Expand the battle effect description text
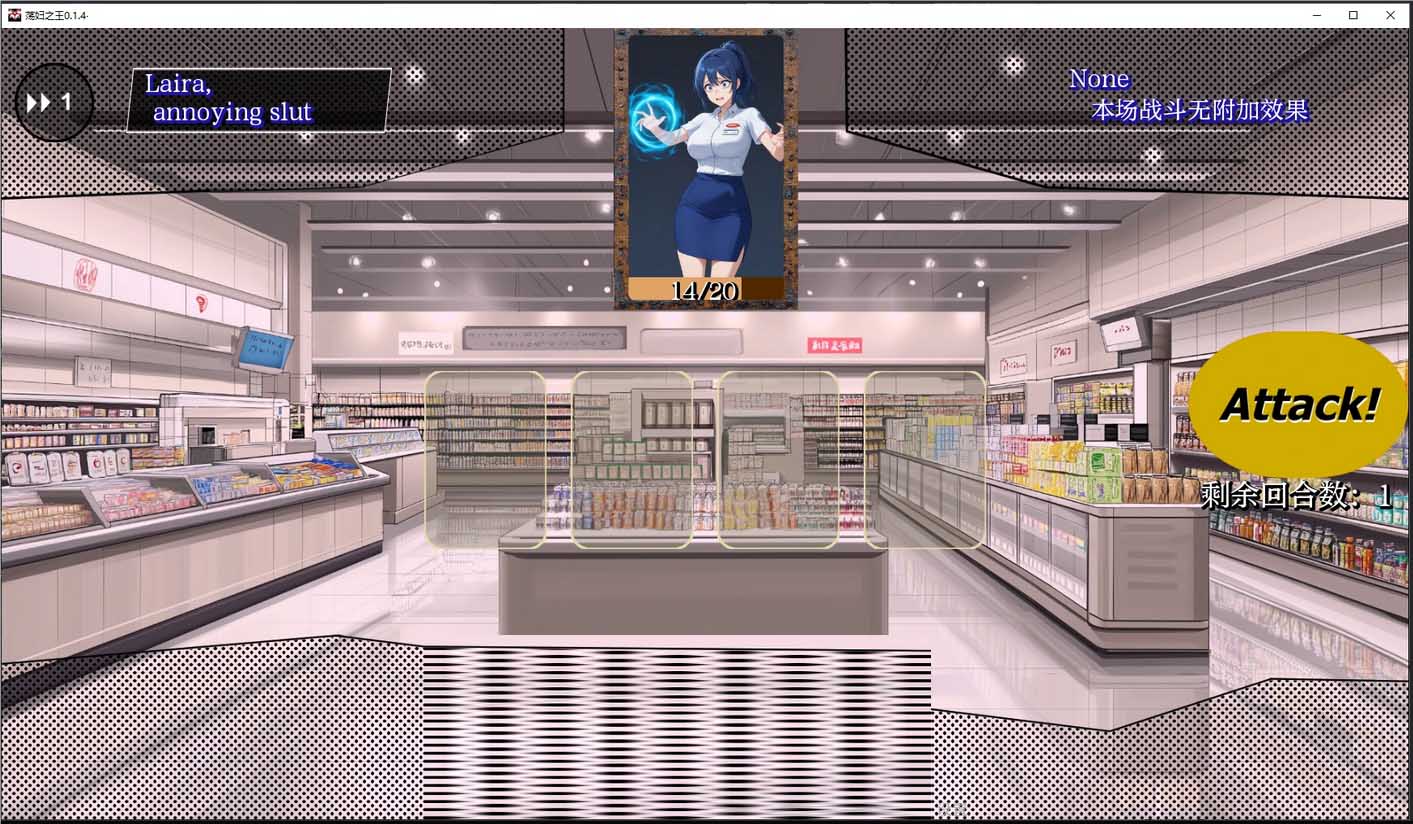The height and width of the screenshot is (824, 1413). pyautogui.click(x=1200, y=110)
